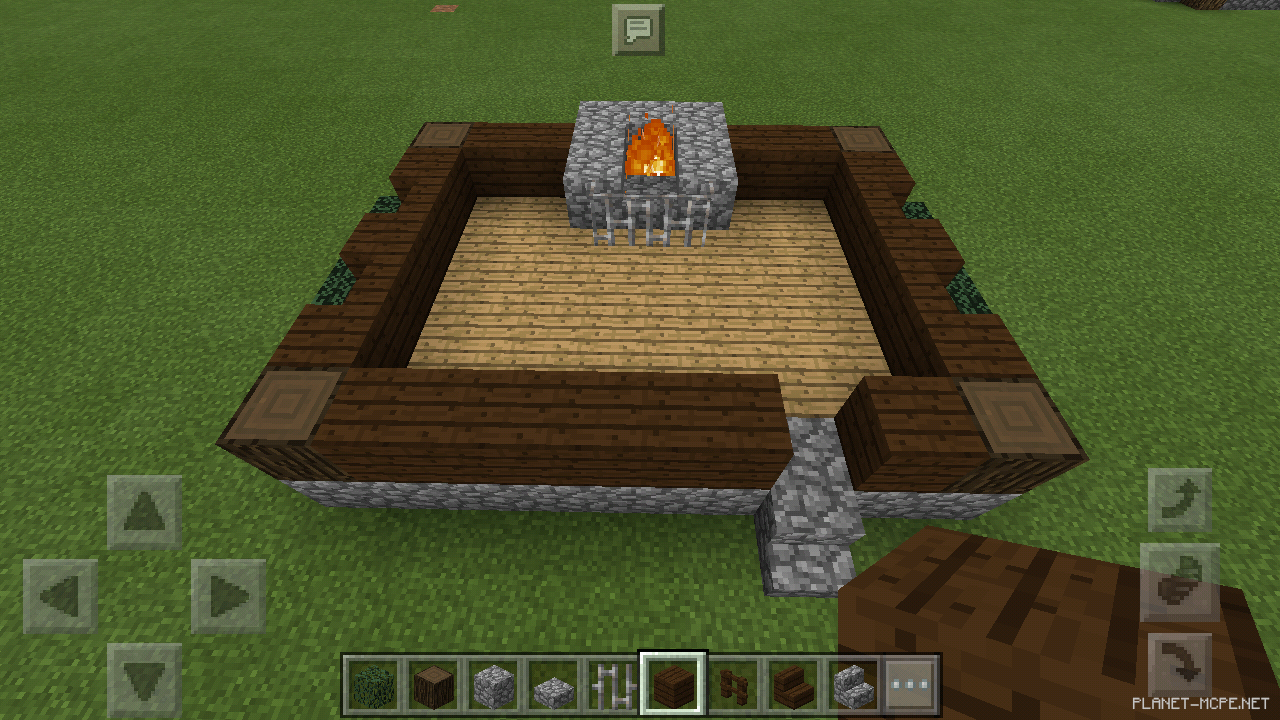This screenshot has width=1280, height=720.
Task: Tap the fly down arrow button
Action: click(x=1180, y=664)
